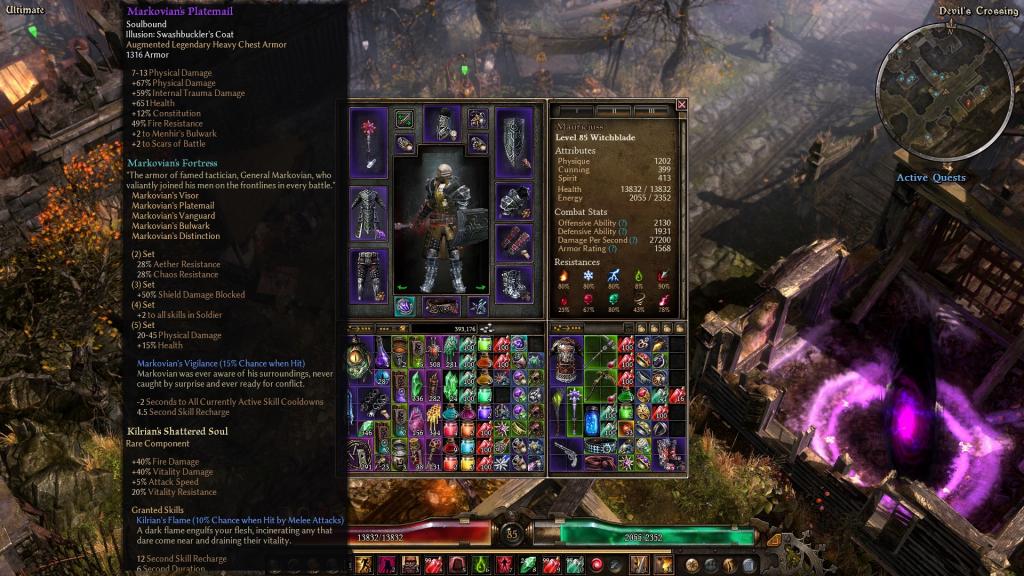Click the equipped helmet slot
This screenshot has width=1024, height=576.
(x=442, y=123)
